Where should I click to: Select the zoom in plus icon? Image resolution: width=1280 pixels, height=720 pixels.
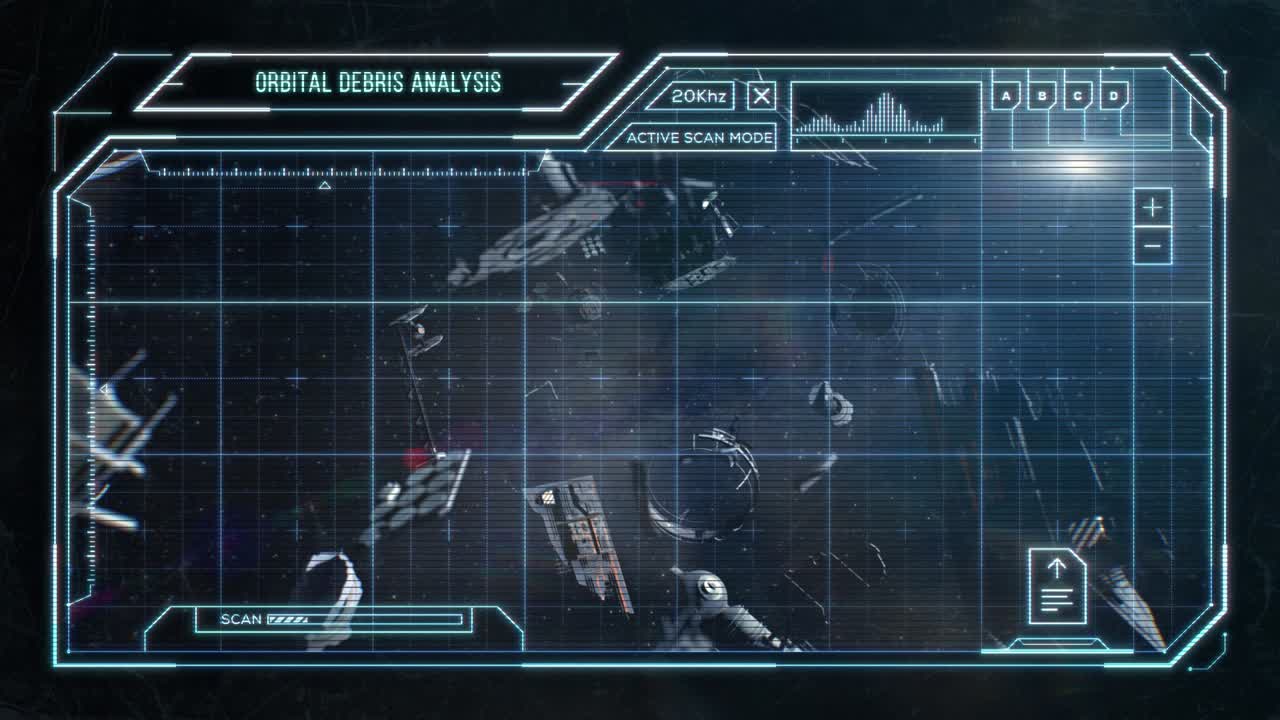point(1151,209)
